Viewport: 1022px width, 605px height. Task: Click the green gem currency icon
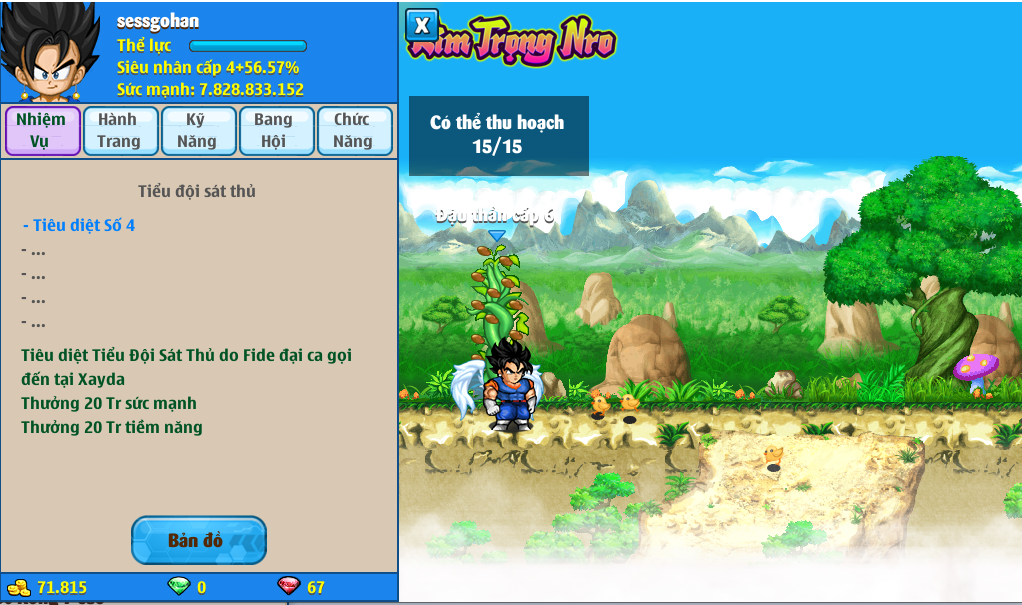(x=178, y=587)
